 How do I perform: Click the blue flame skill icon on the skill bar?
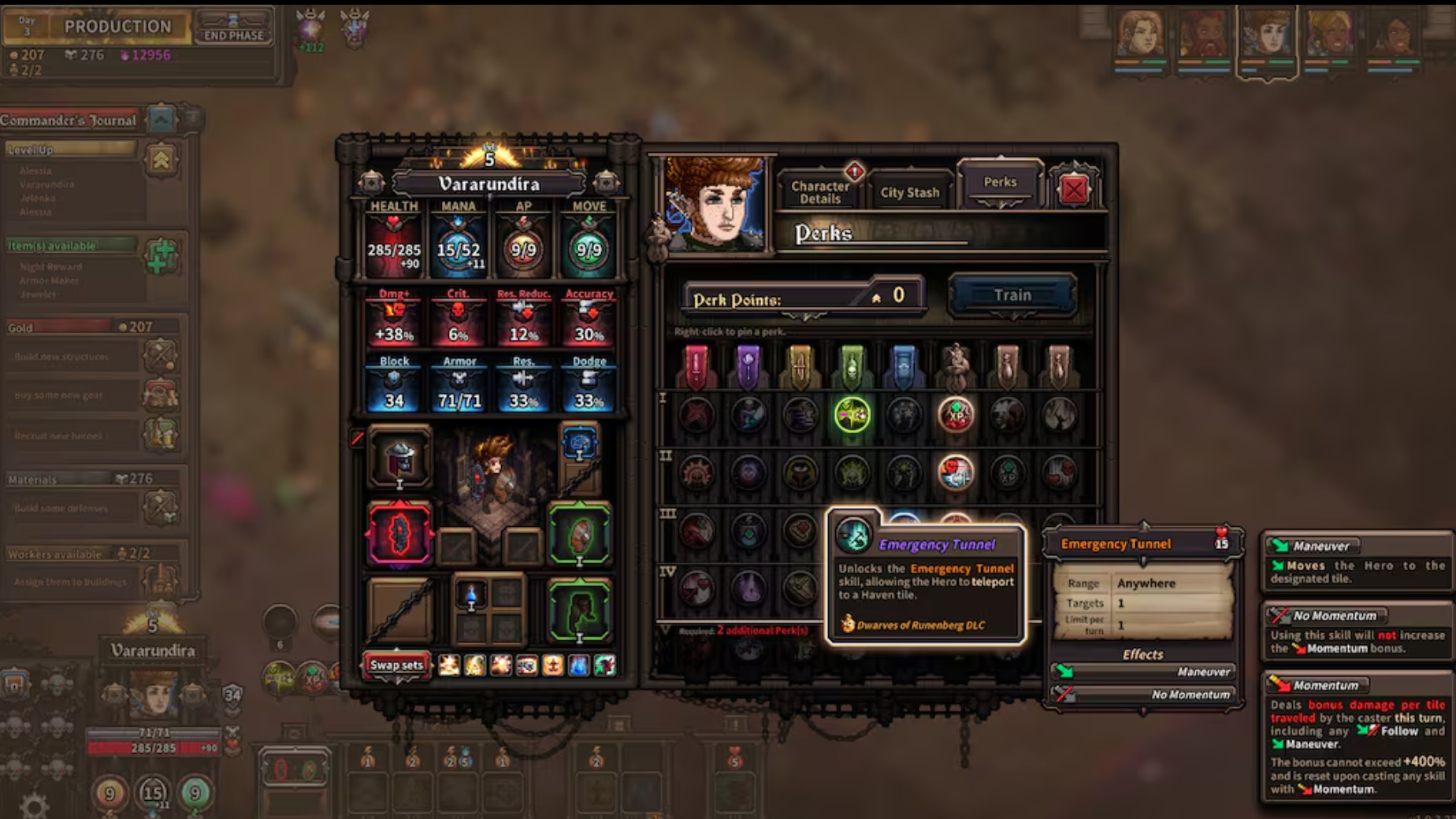(579, 664)
